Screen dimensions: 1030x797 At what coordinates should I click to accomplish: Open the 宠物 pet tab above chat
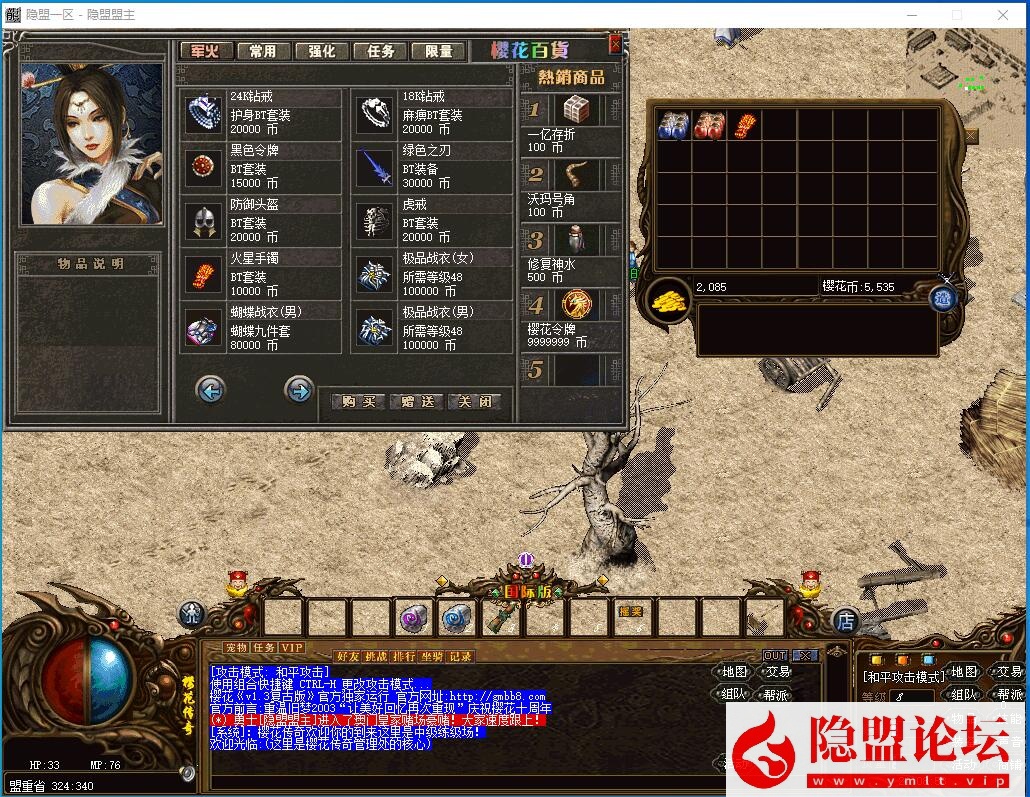click(x=235, y=648)
